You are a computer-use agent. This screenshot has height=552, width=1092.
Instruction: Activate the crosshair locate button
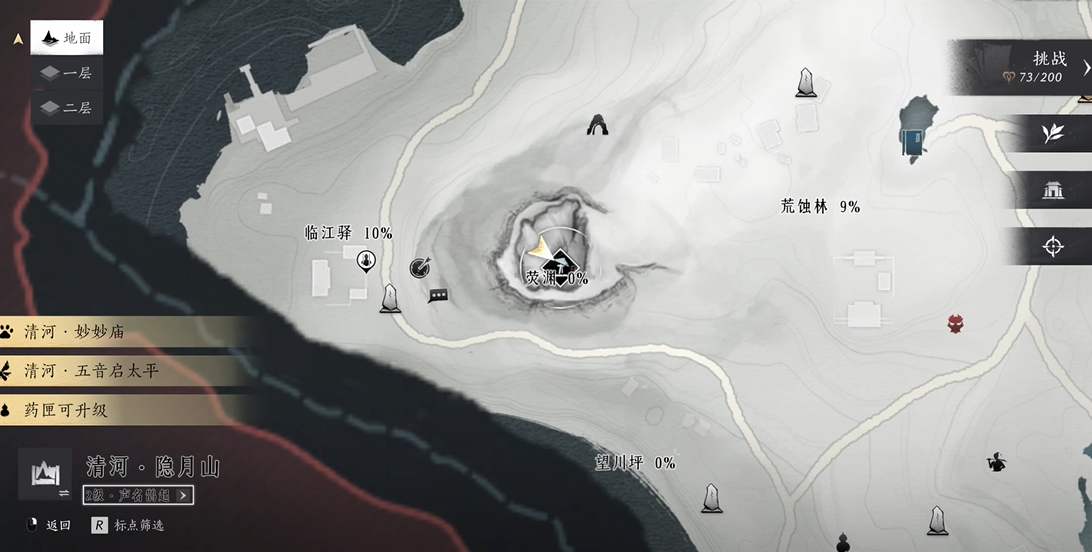click(1052, 247)
